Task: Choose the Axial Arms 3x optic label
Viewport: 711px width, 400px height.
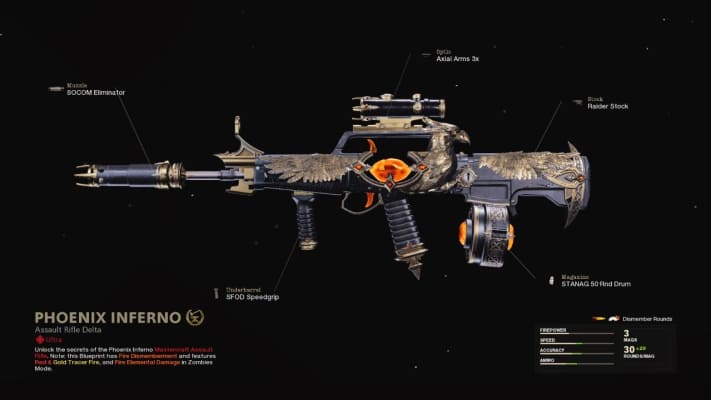Action: coord(457,58)
